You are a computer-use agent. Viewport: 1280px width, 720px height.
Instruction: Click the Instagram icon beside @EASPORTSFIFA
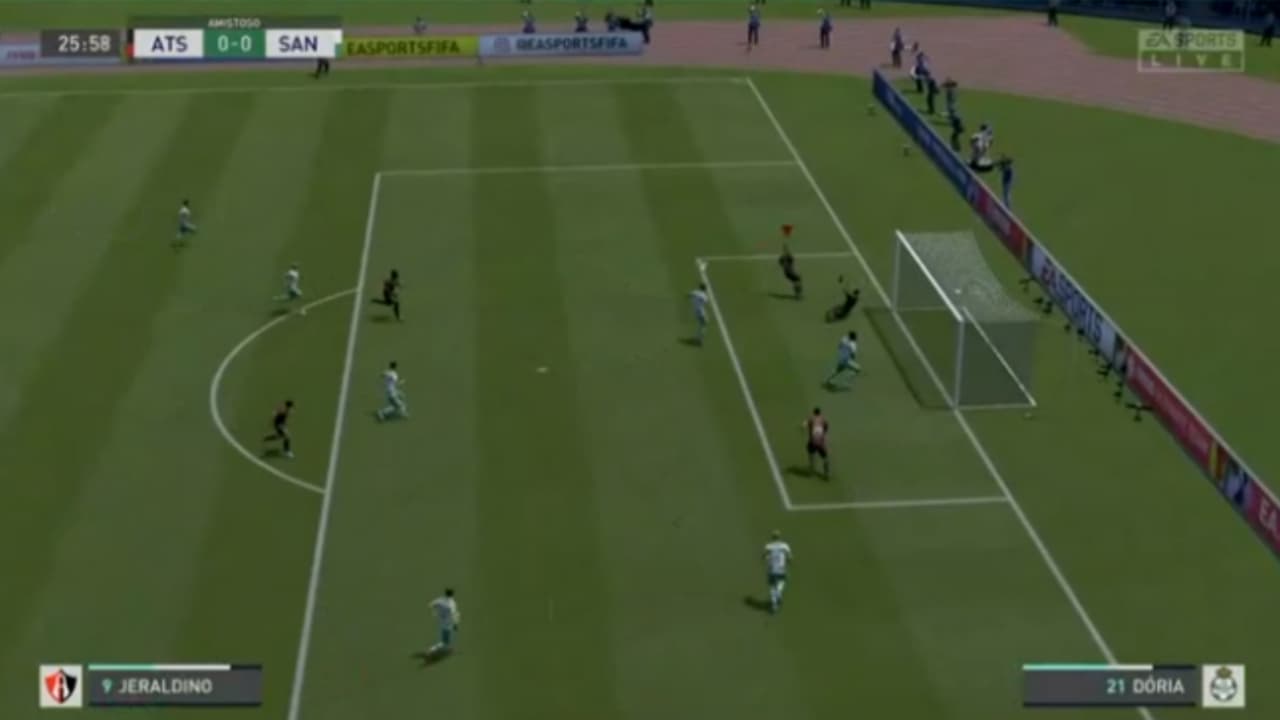point(503,42)
